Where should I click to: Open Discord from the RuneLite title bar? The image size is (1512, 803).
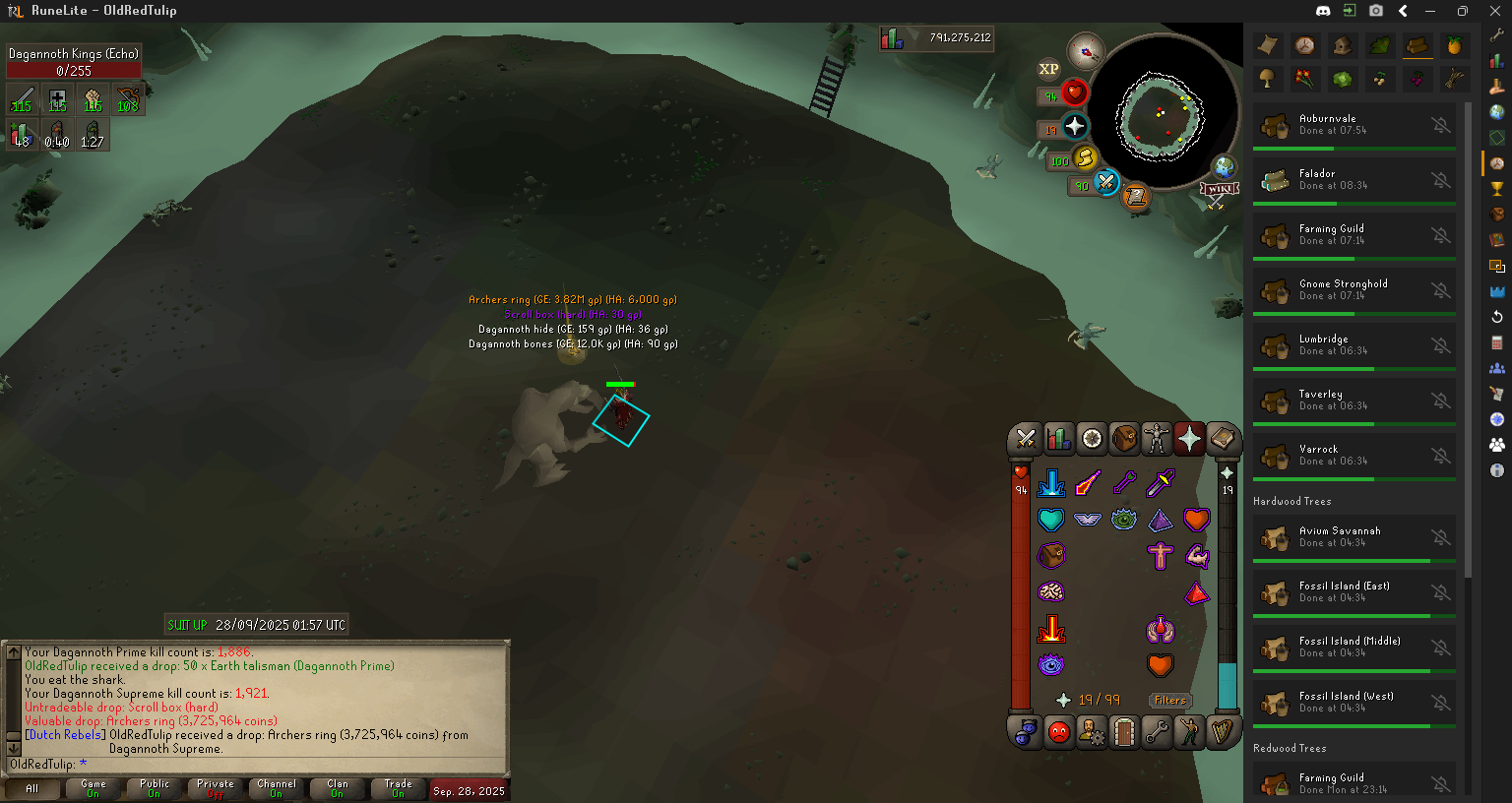tap(1323, 11)
